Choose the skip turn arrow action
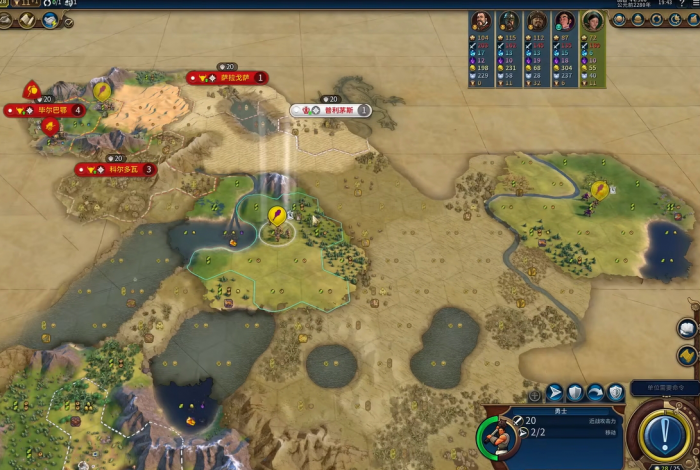700x470 pixels. 596,393
